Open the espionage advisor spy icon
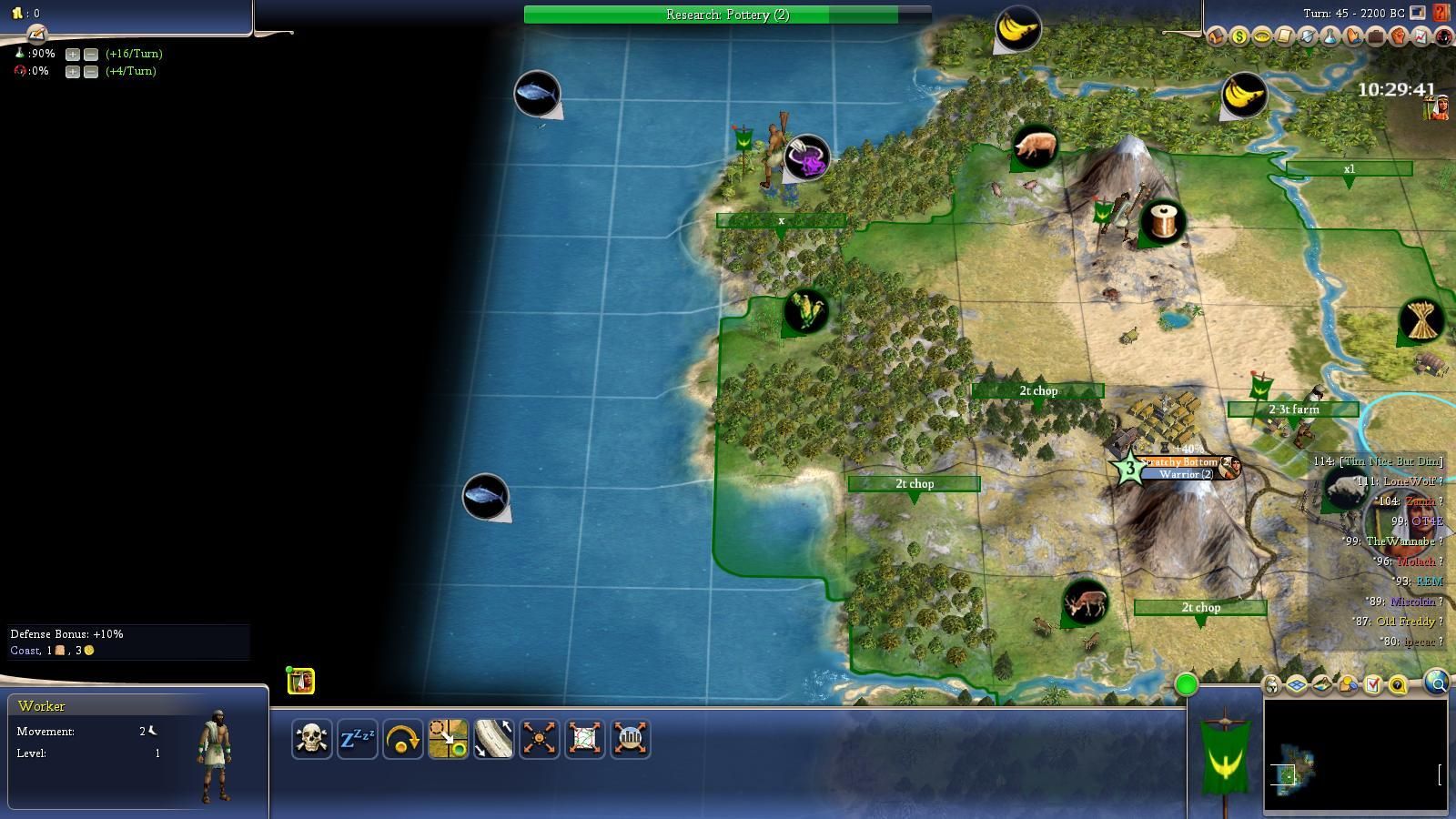Image resolution: width=1456 pixels, height=819 pixels. 1443,37
